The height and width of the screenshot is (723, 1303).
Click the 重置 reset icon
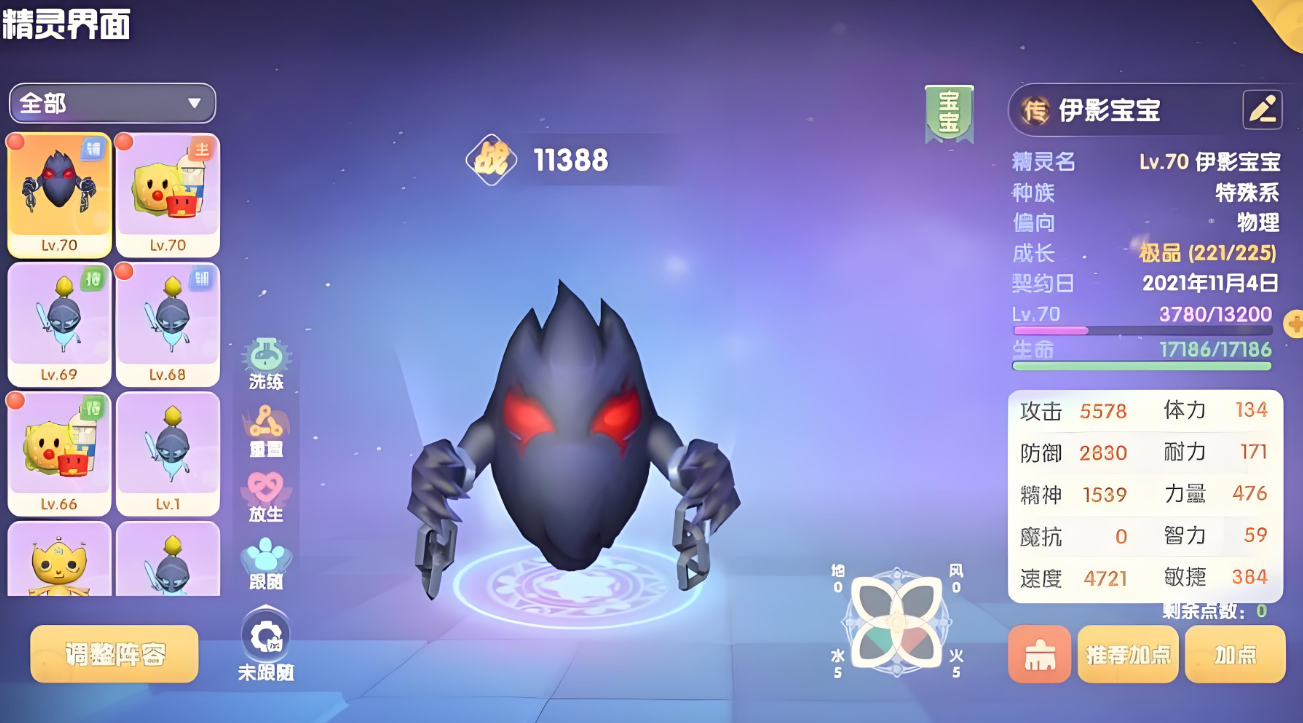point(266,431)
